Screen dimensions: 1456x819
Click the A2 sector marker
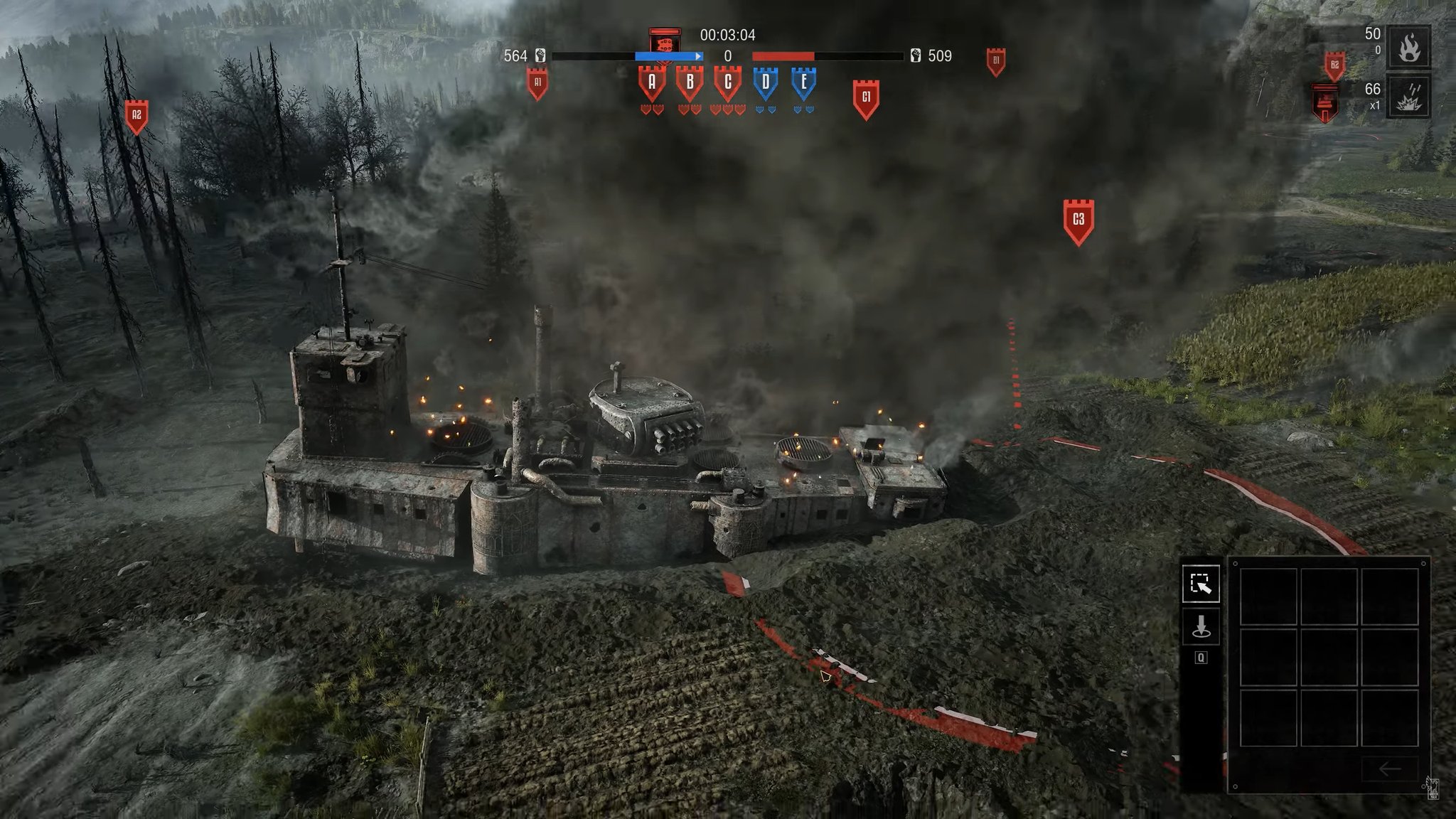point(136,116)
